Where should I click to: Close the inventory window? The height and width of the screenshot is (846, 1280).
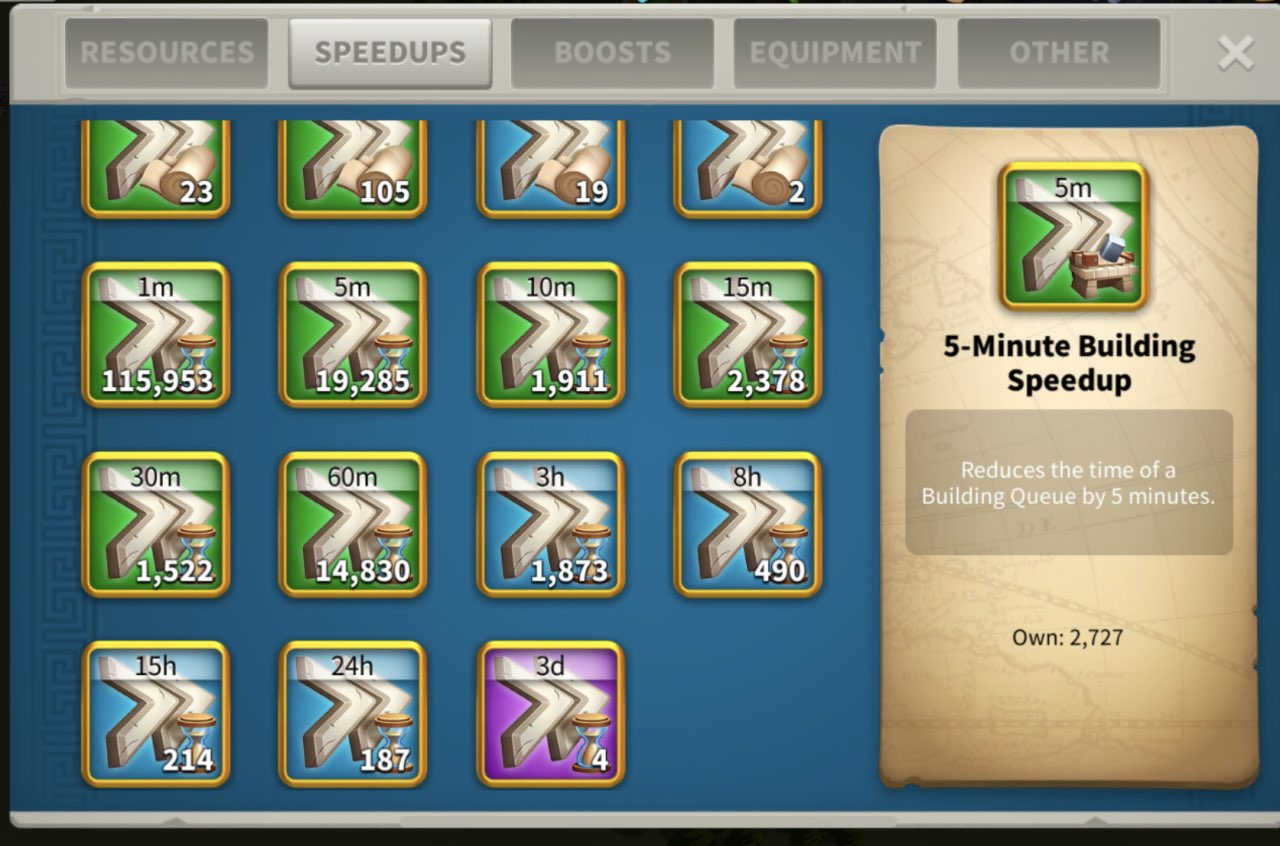(1235, 54)
